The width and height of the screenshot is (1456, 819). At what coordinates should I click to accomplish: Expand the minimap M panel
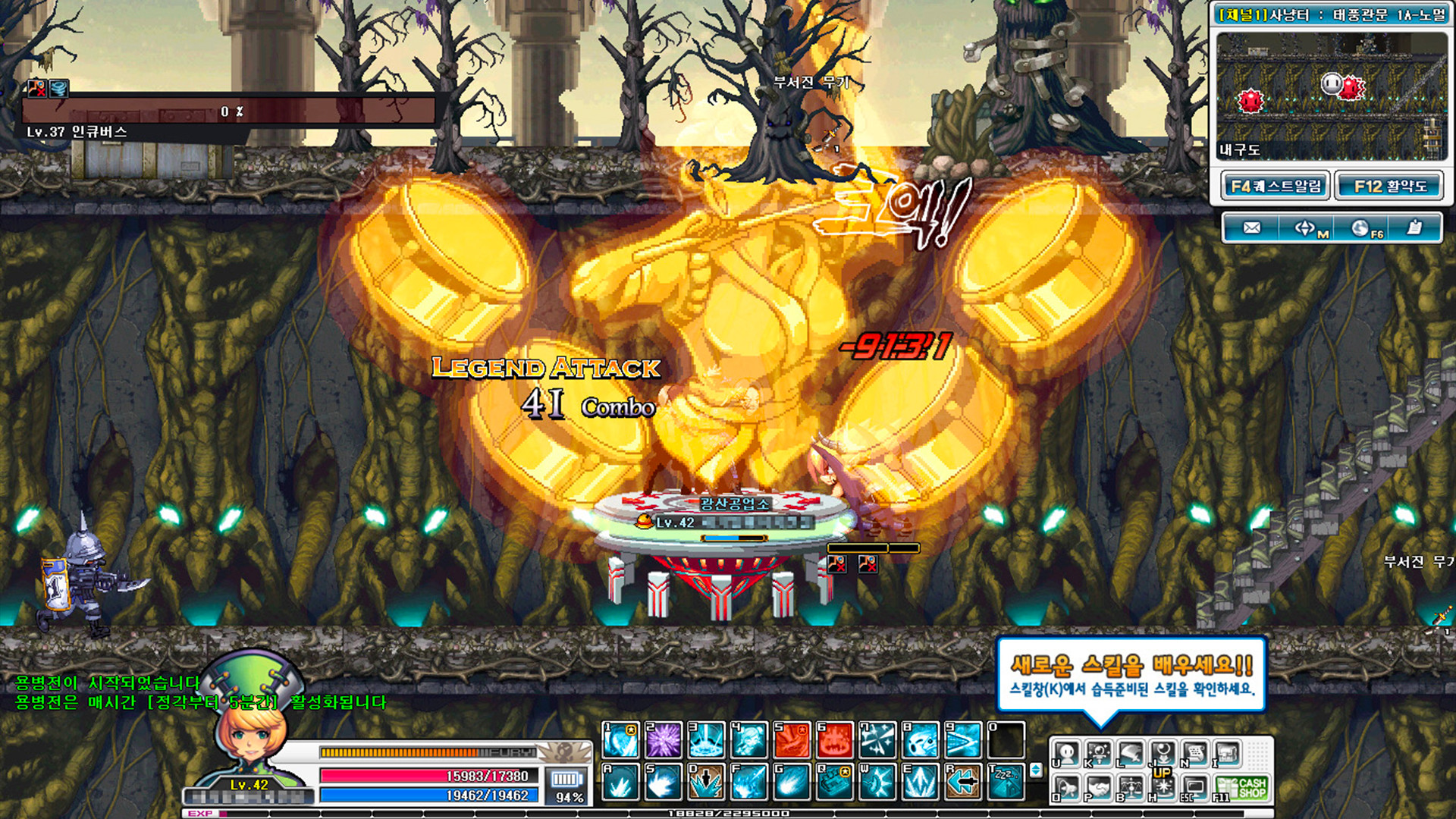1306,227
